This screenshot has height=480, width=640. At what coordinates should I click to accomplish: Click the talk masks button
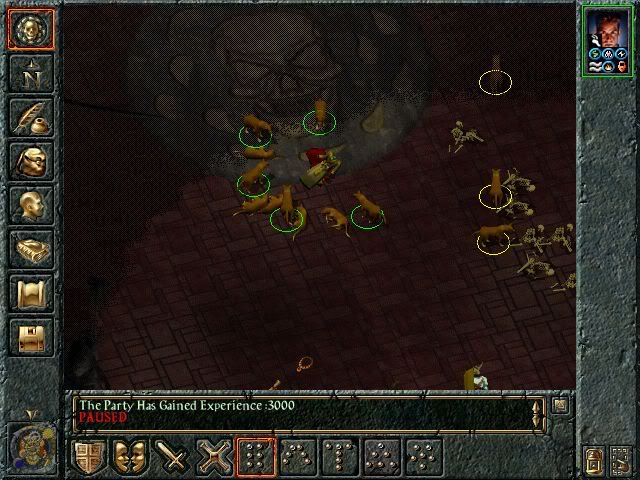132,458
